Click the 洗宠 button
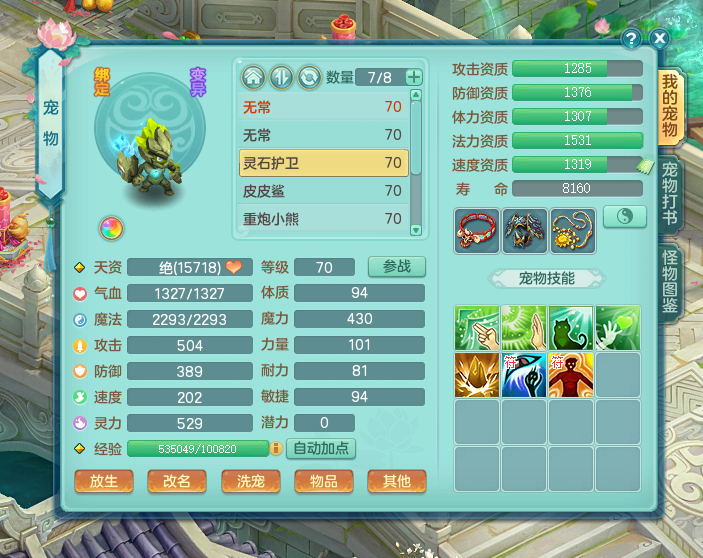 250,481
